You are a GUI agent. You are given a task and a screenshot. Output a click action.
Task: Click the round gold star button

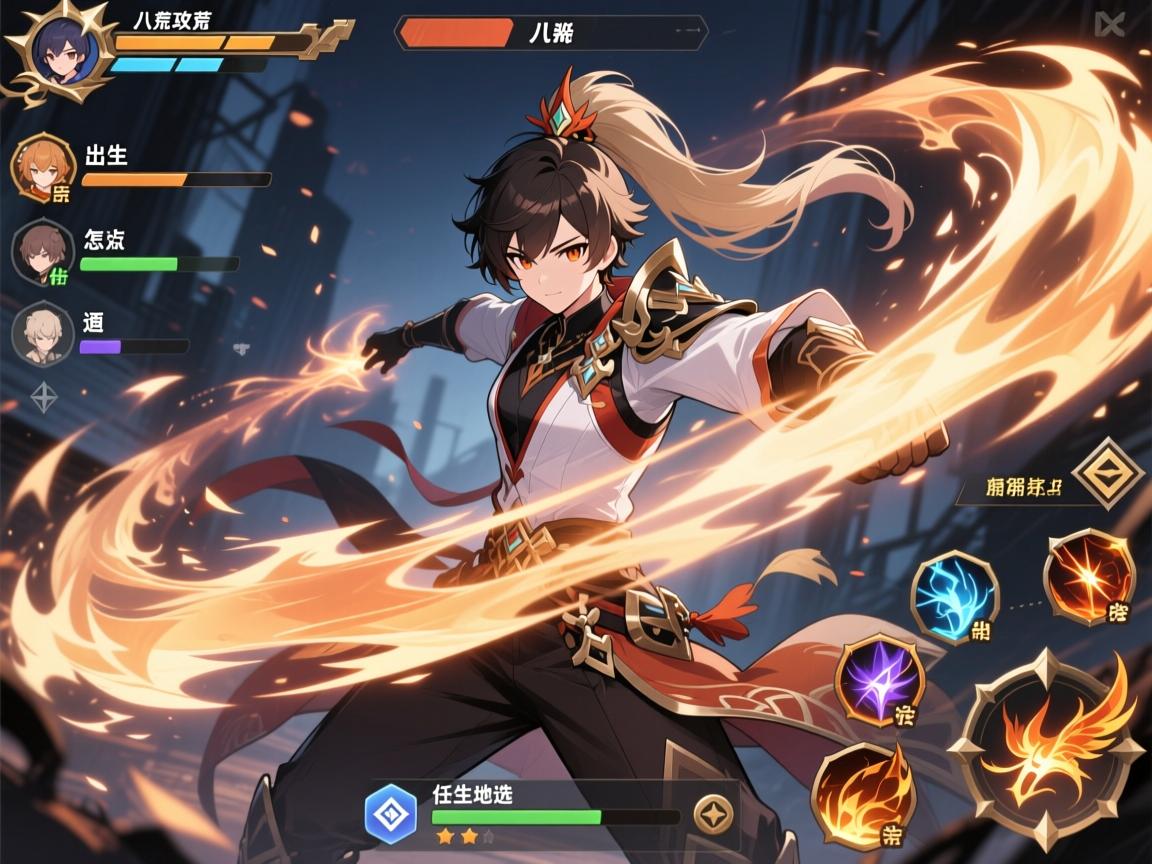[713, 814]
